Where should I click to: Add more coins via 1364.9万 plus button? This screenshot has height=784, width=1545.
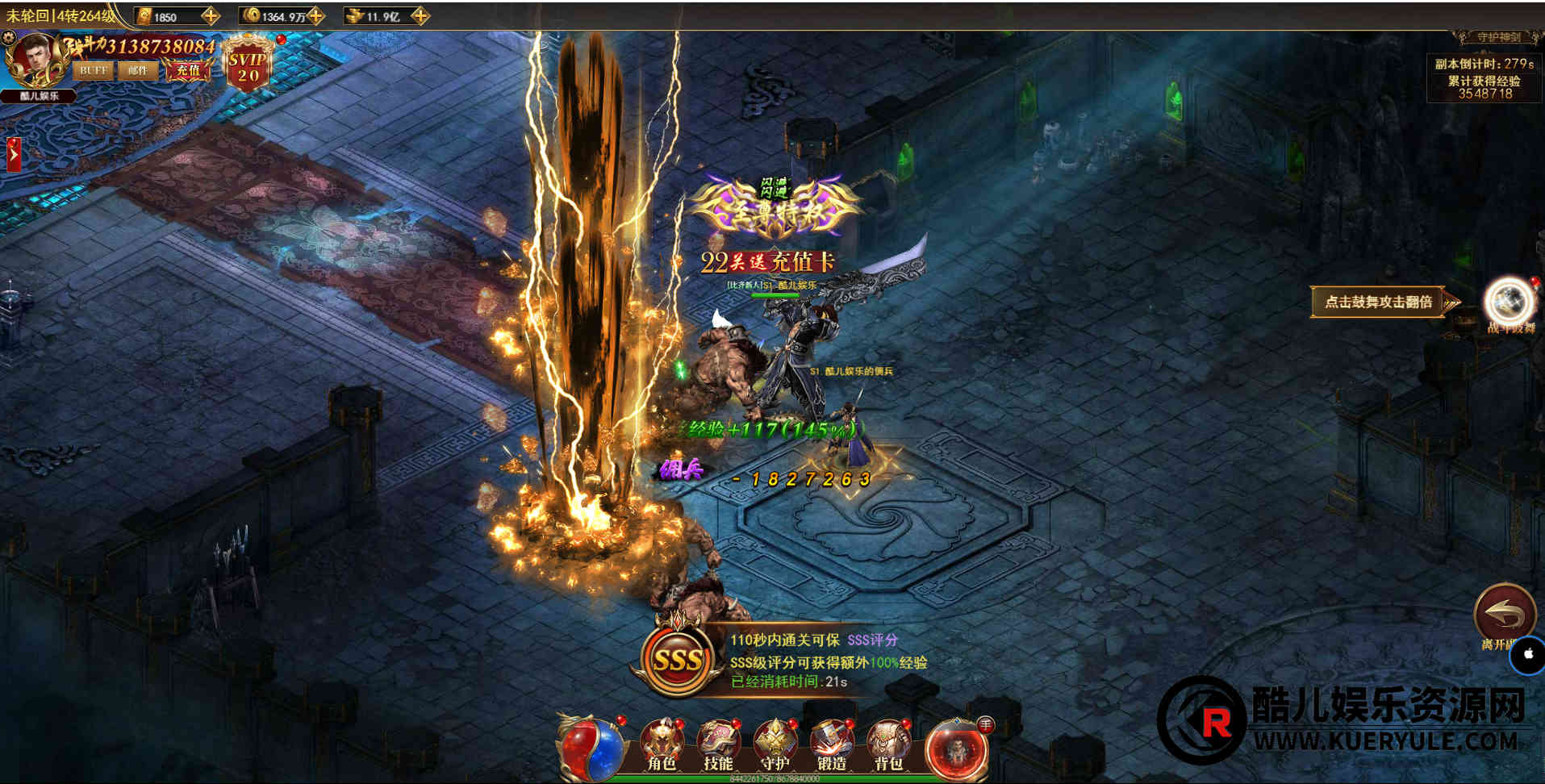(315, 15)
